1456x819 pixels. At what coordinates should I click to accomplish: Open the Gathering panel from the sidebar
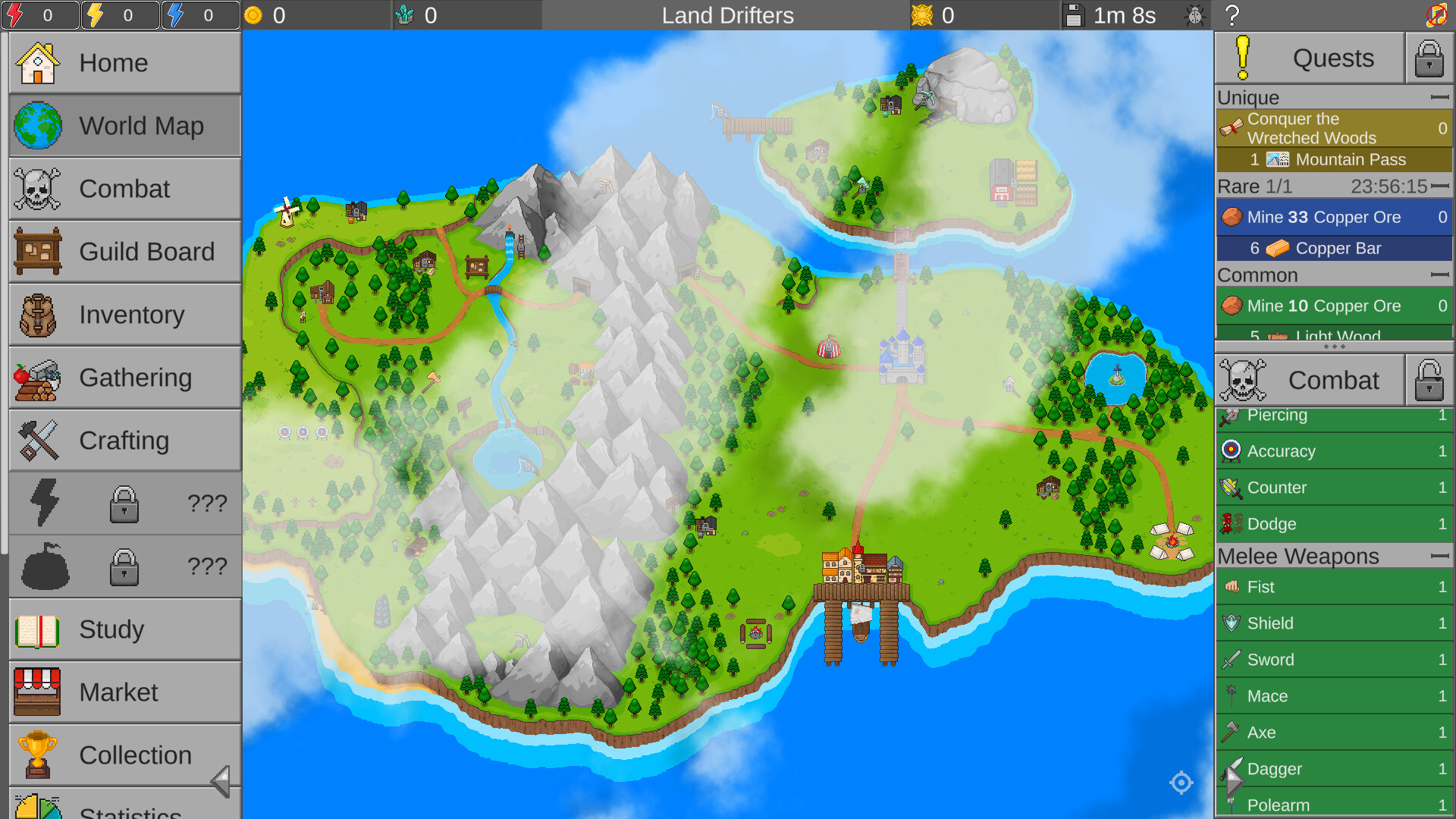(x=124, y=377)
